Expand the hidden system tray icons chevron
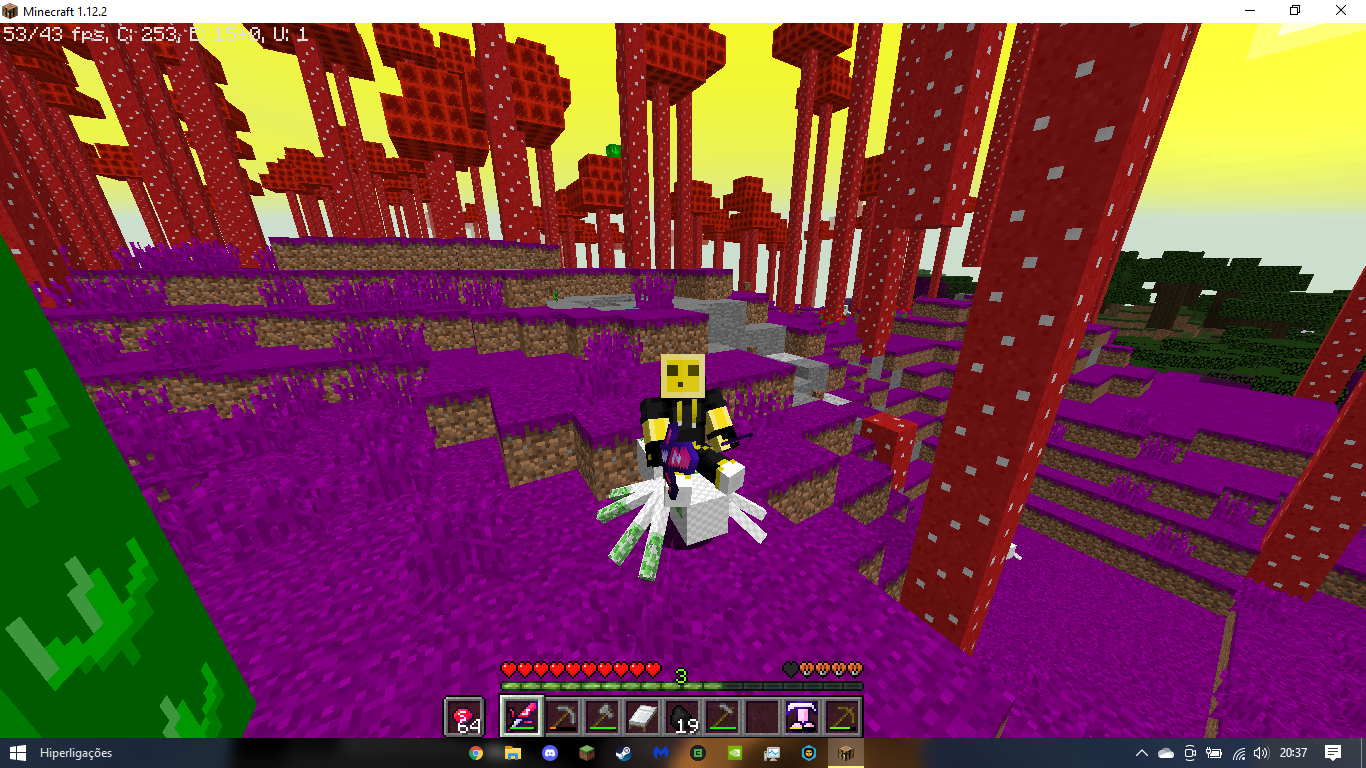1366x768 pixels. click(1141, 753)
